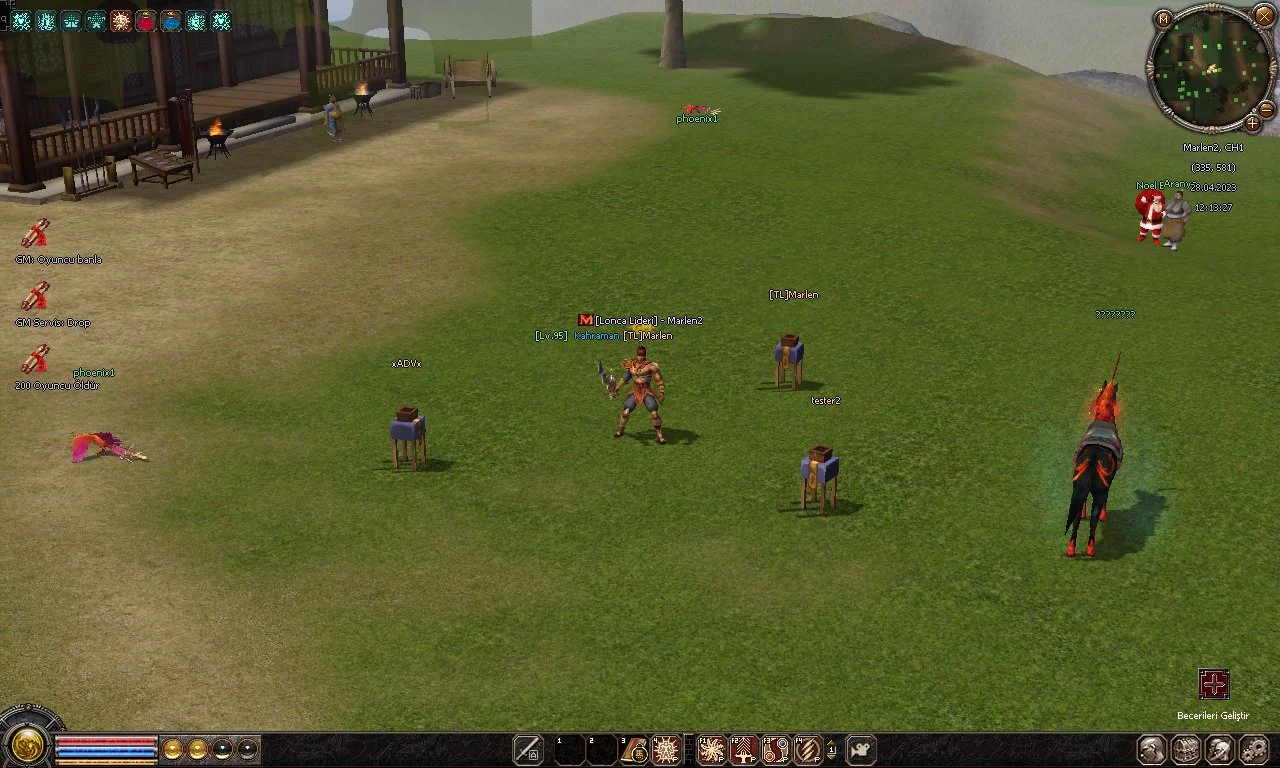The width and height of the screenshot is (1280, 768).
Task: Use the book item in hotbar slot 3
Action: [634, 749]
